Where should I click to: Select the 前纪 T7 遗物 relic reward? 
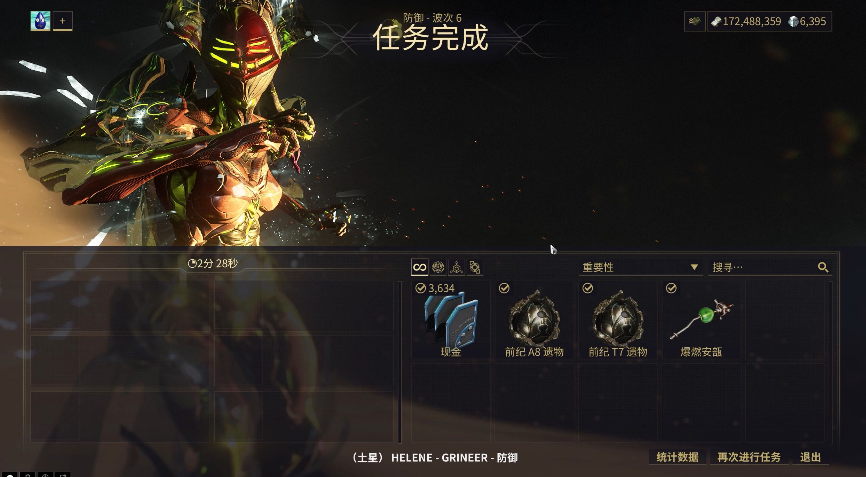[x=618, y=320]
